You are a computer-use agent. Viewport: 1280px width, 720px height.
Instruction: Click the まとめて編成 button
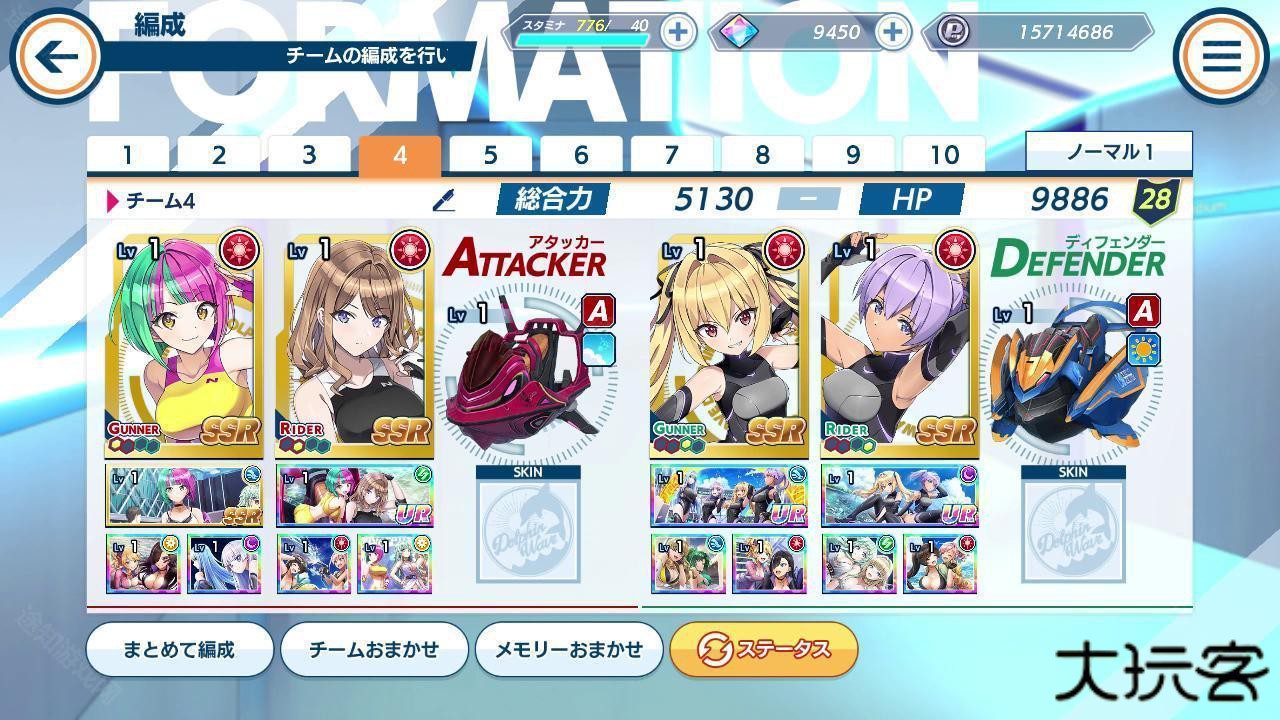pyautogui.click(x=179, y=649)
